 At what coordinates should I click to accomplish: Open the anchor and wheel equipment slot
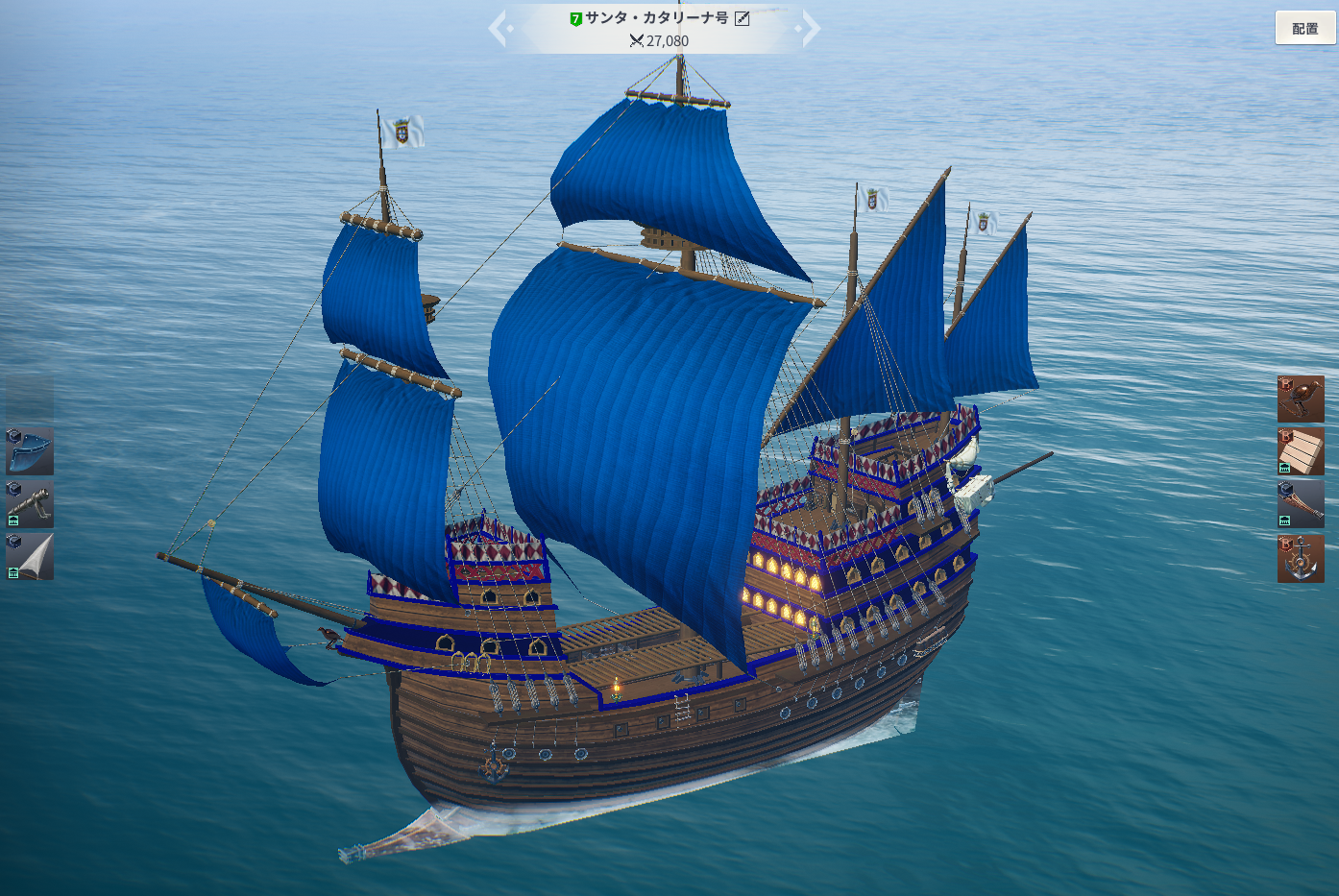click(1301, 558)
